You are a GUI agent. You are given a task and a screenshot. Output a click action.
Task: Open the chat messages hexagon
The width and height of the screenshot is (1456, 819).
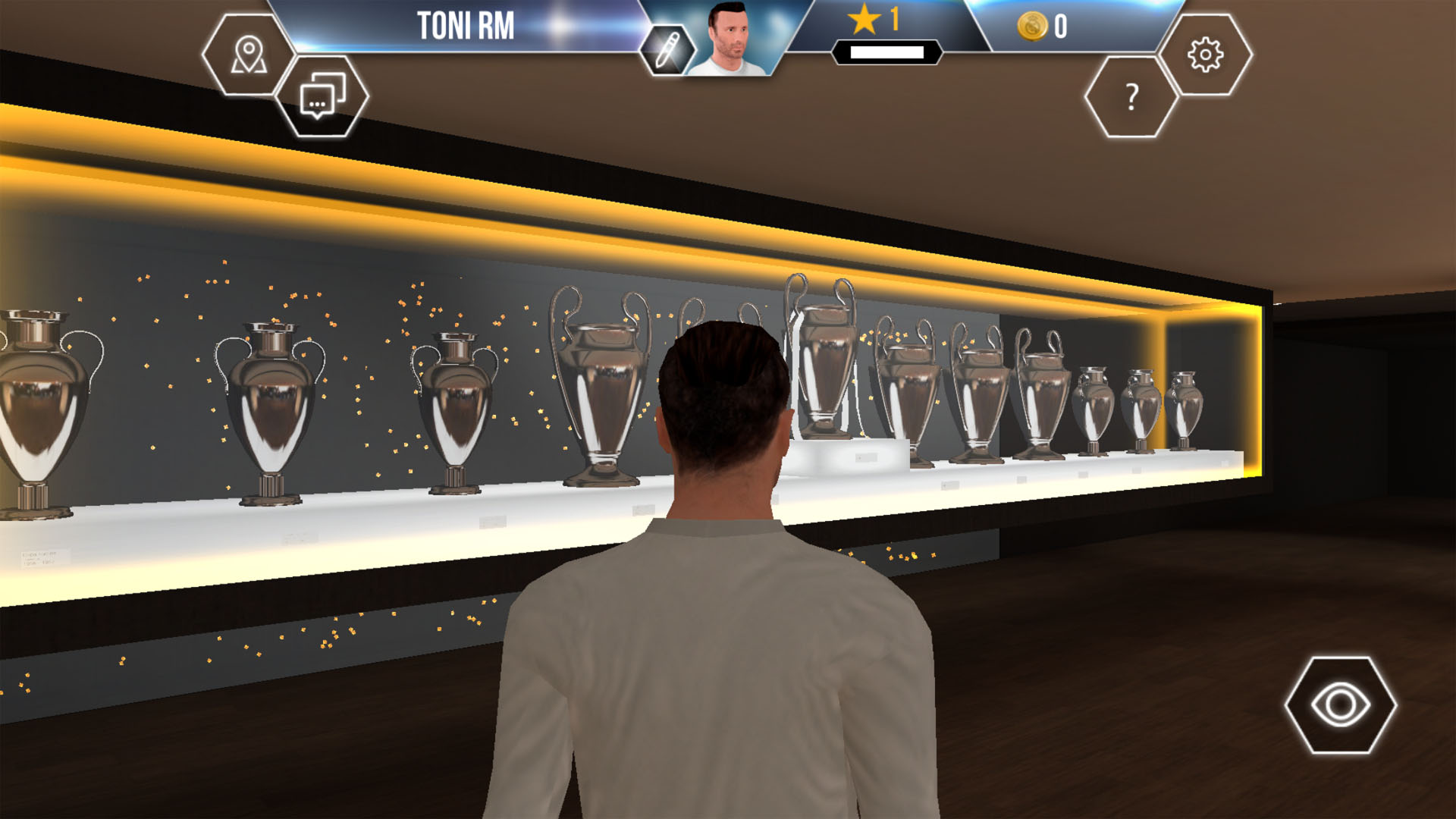pyautogui.click(x=322, y=96)
